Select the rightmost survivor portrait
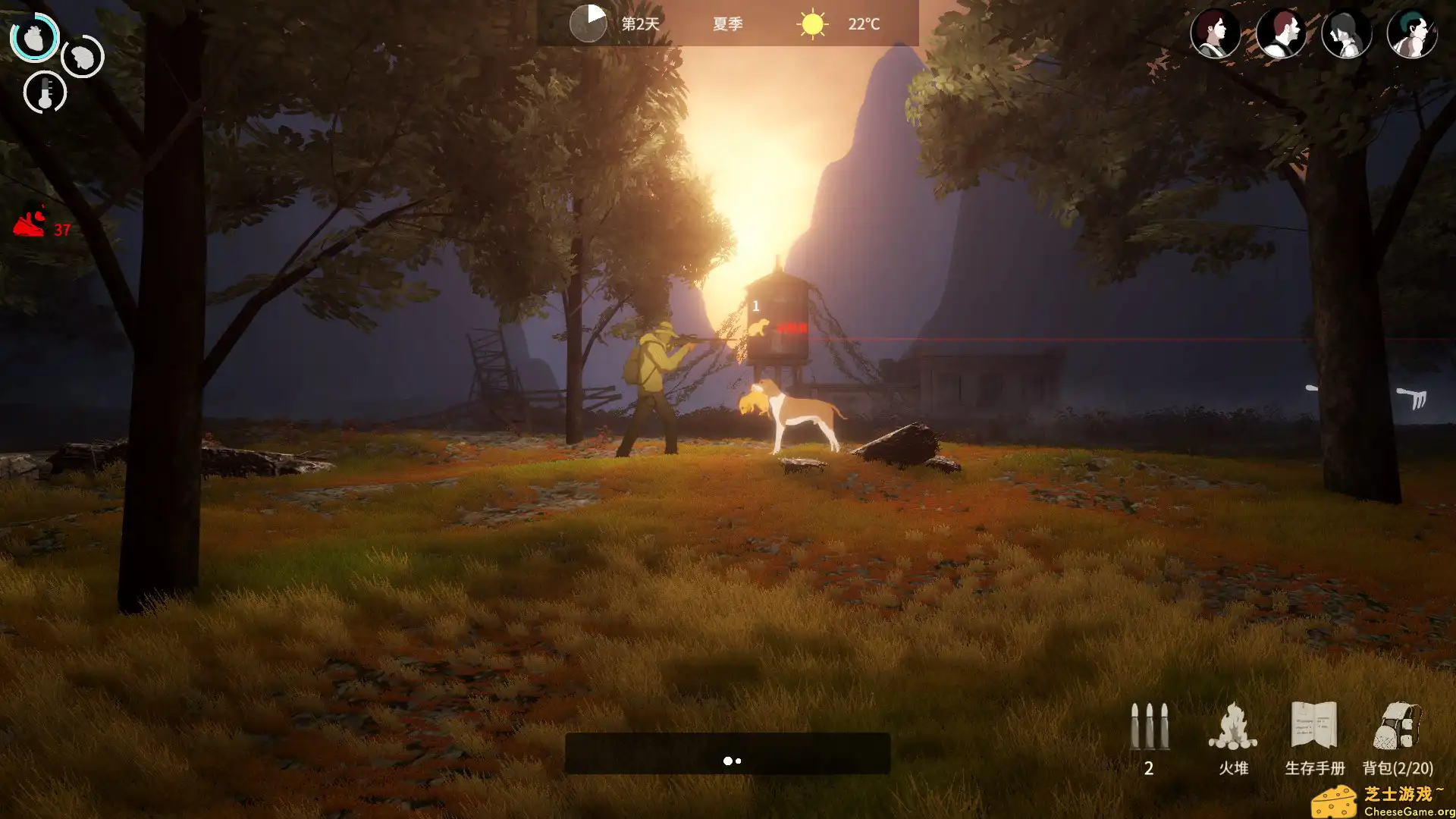The width and height of the screenshot is (1456, 819). tap(1411, 33)
